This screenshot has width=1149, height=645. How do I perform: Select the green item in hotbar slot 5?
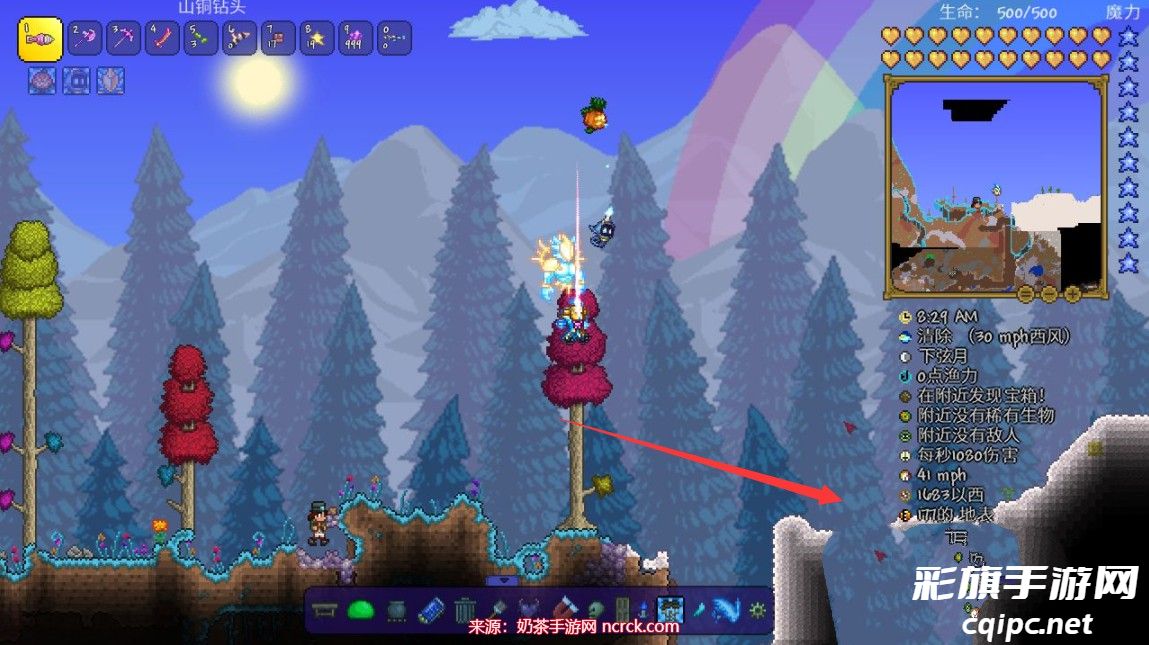(x=201, y=39)
